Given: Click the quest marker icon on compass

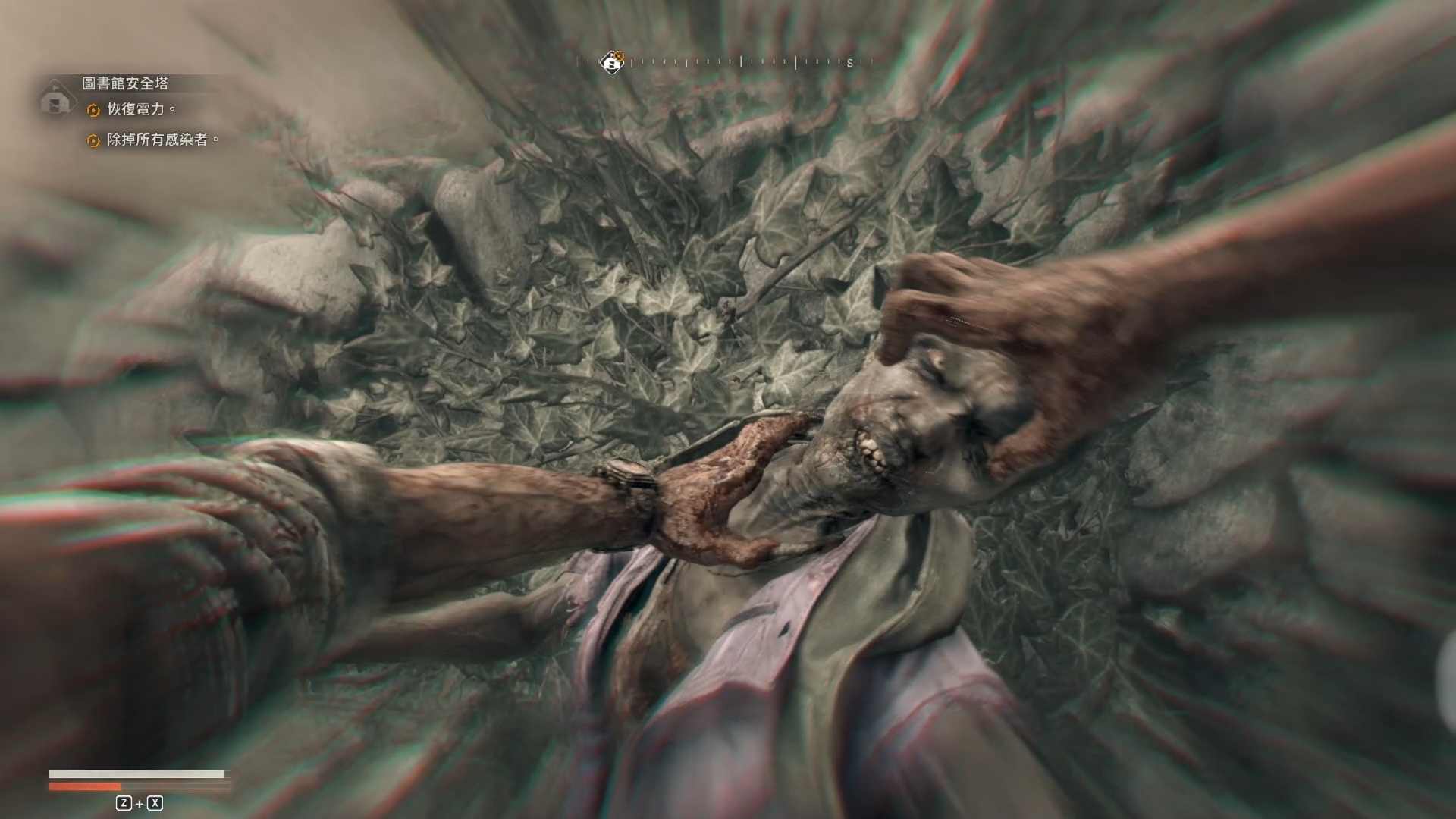Looking at the screenshot, I should pyautogui.click(x=612, y=61).
